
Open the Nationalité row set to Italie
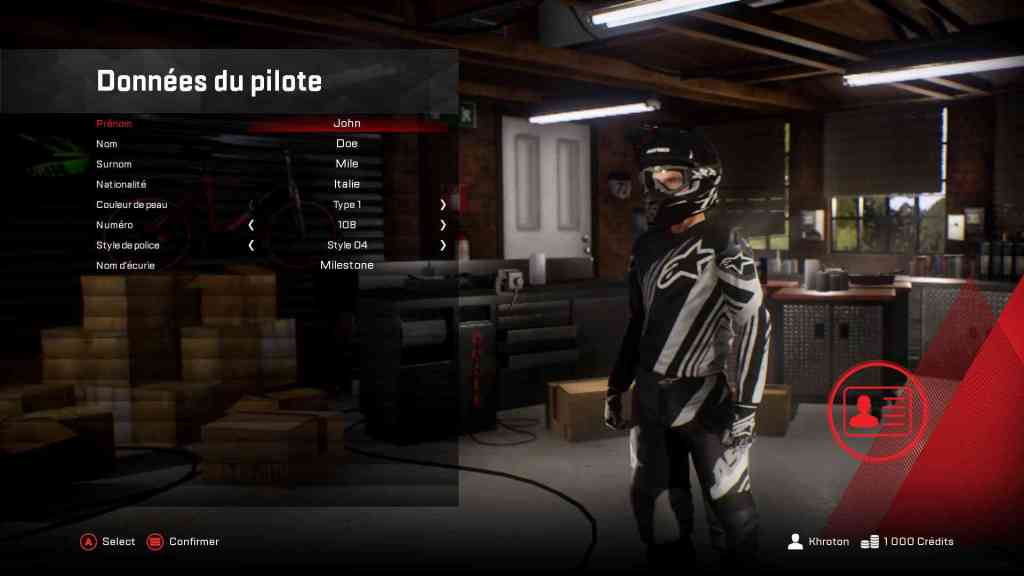(x=346, y=184)
